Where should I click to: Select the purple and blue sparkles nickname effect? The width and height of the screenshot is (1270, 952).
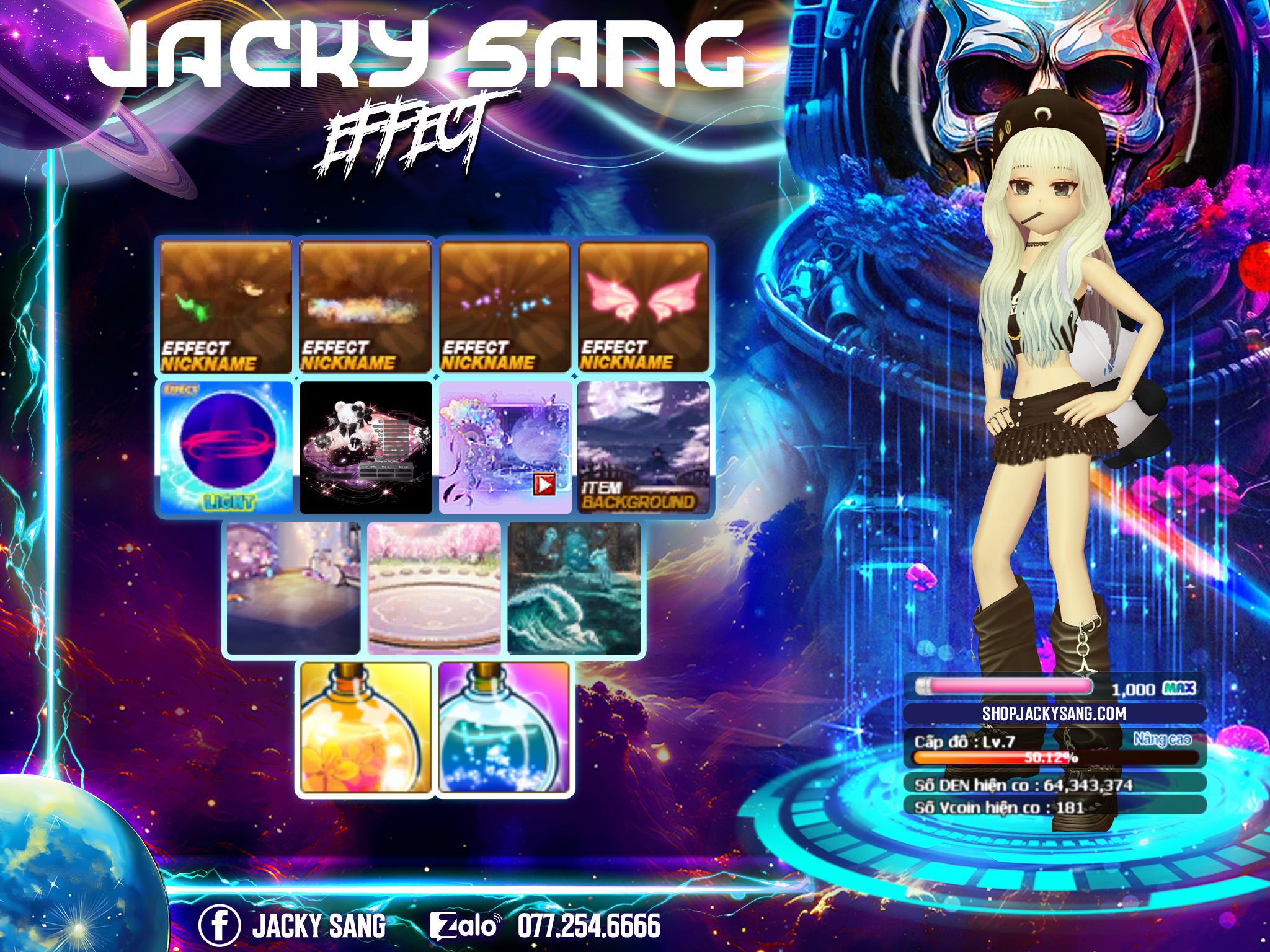click(505, 307)
